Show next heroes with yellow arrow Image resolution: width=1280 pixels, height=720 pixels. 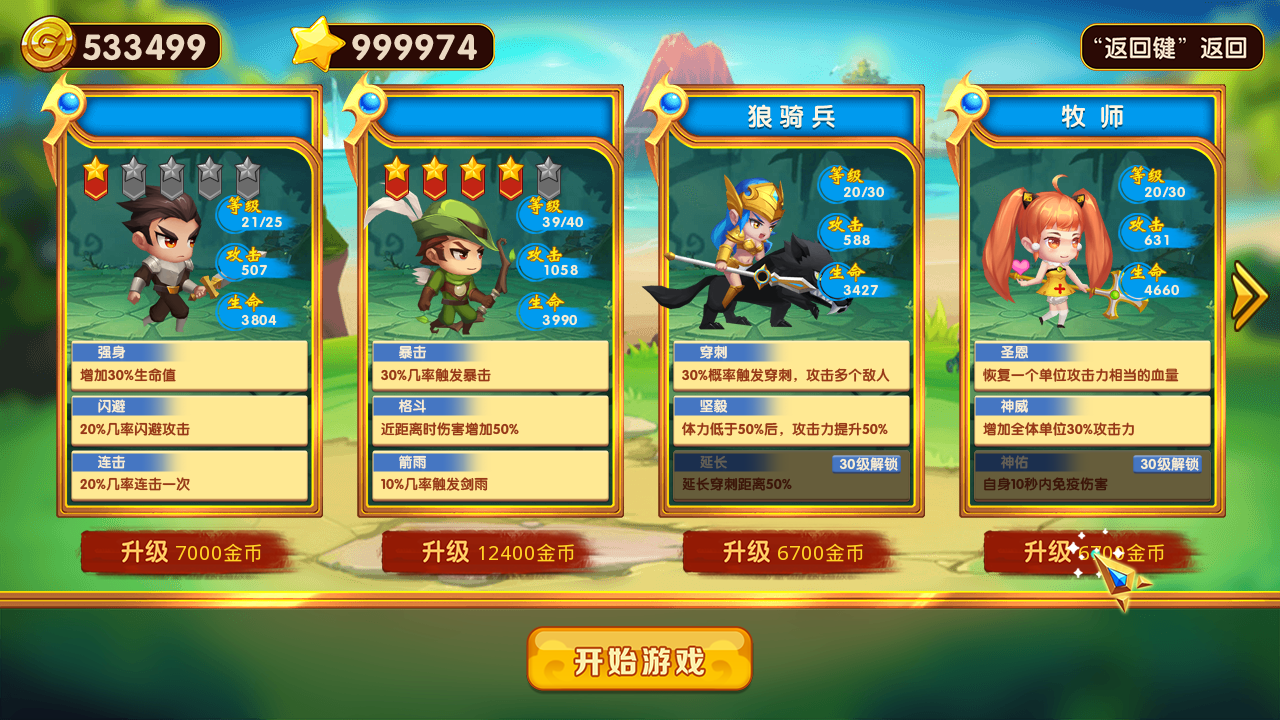click(x=1250, y=296)
